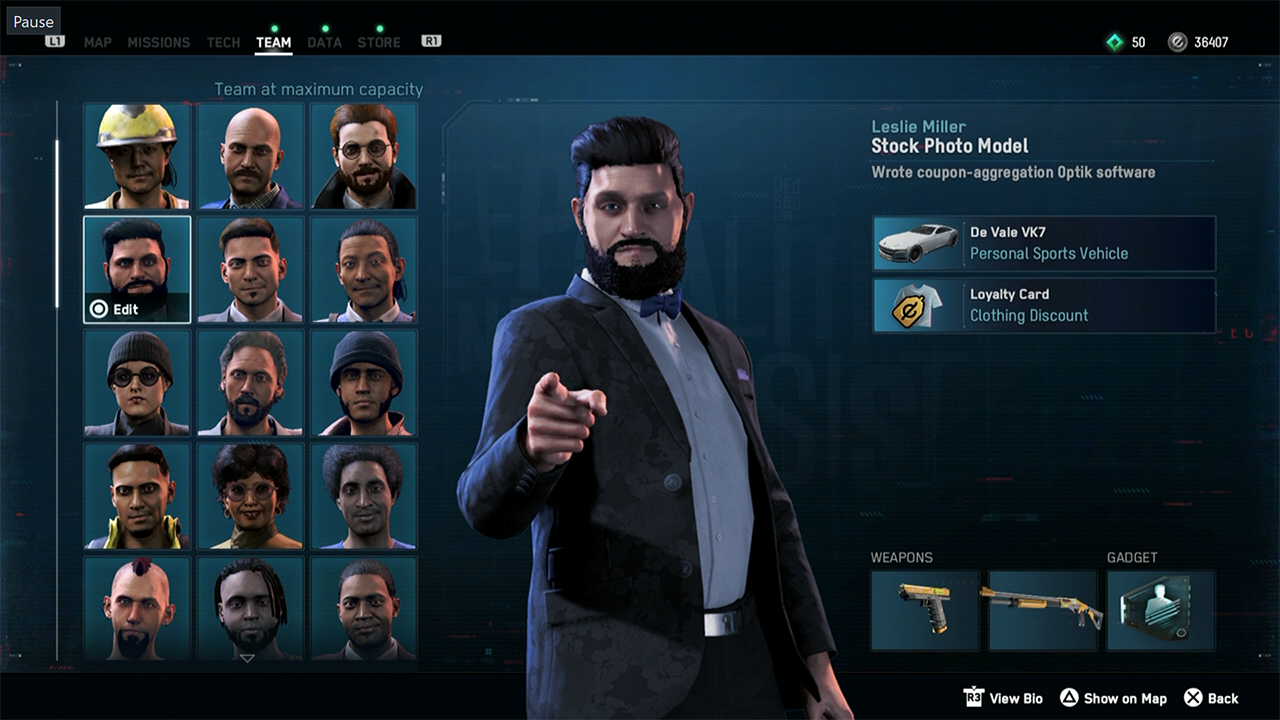
Task: Open the STORE tab
Action: pyautogui.click(x=379, y=42)
